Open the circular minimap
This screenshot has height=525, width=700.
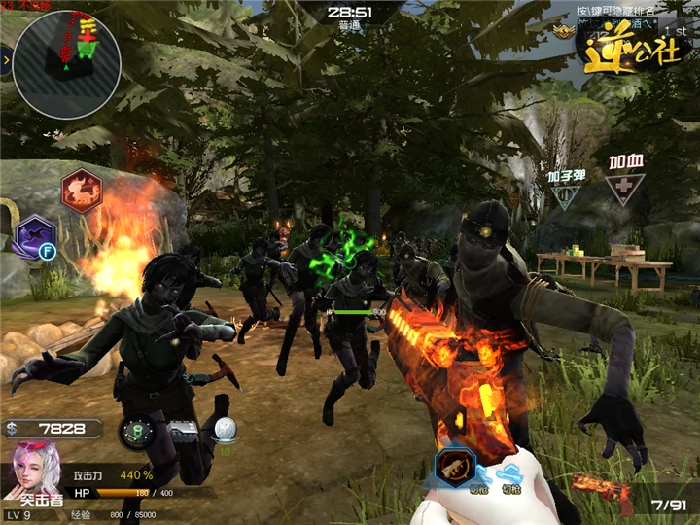coord(68,62)
